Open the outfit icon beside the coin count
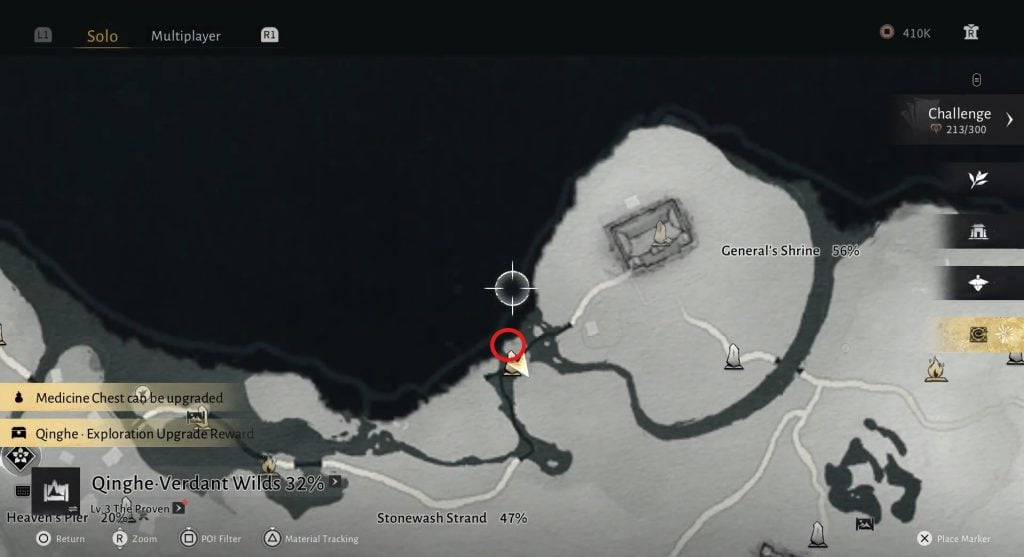This screenshot has height=557, width=1024. (x=970, y=33)
